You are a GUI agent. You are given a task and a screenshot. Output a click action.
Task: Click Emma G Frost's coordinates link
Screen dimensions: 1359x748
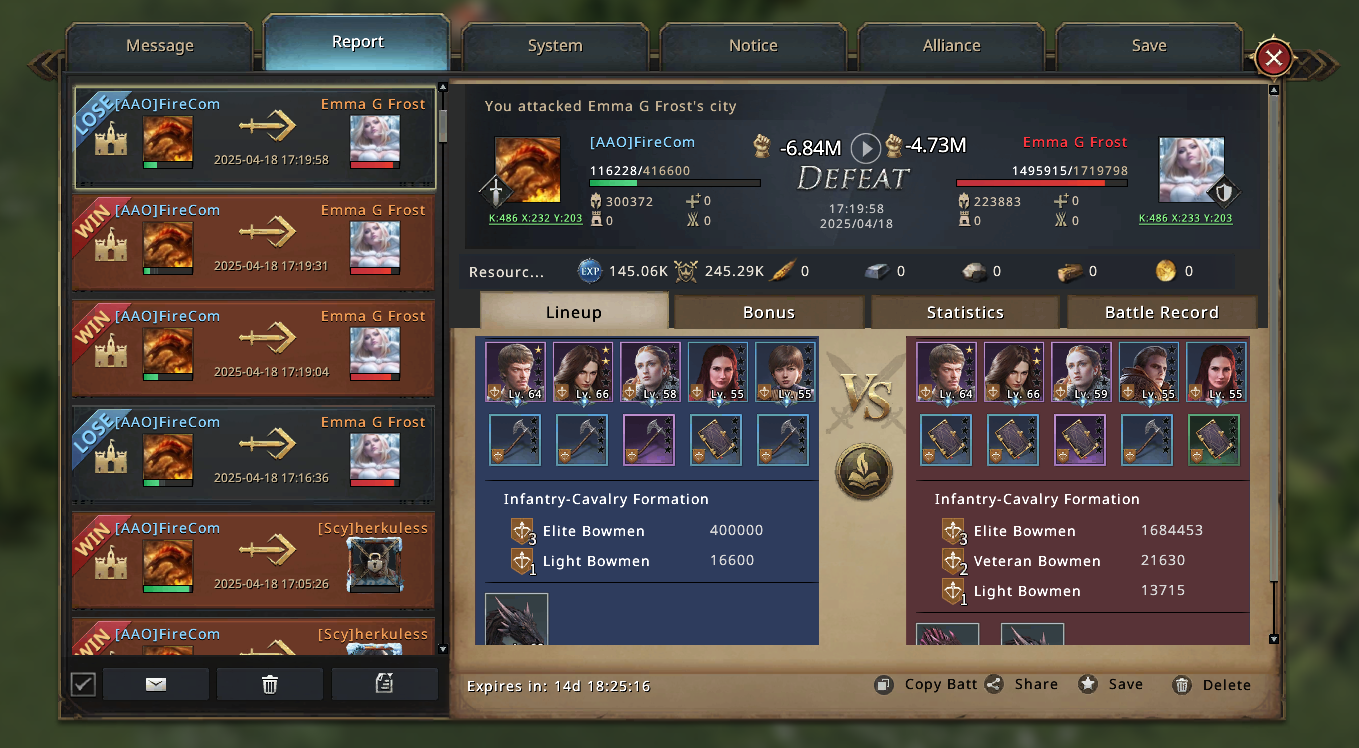point(1185,218)
